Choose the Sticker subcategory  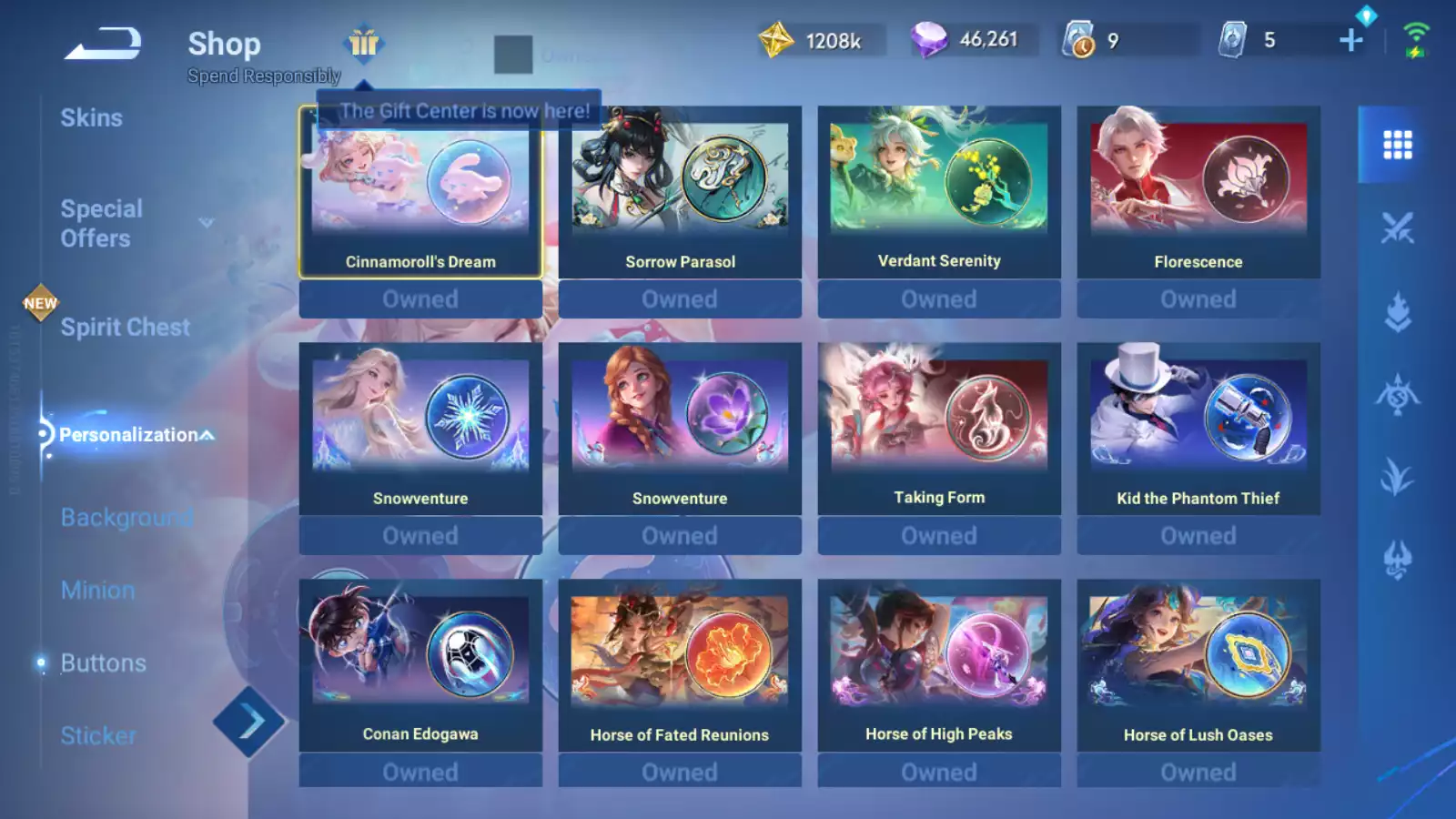pos(98,735)
